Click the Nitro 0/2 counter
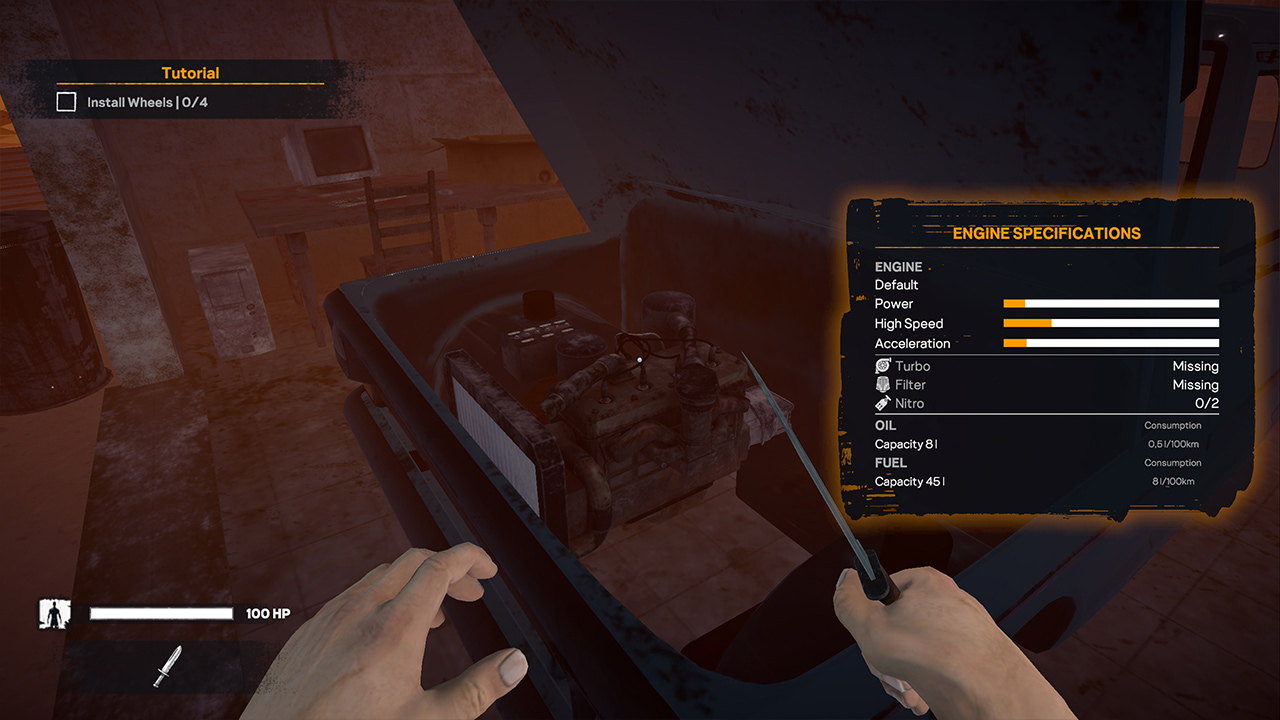Viewport: 1280px width, 720px height. [1208, 403]
